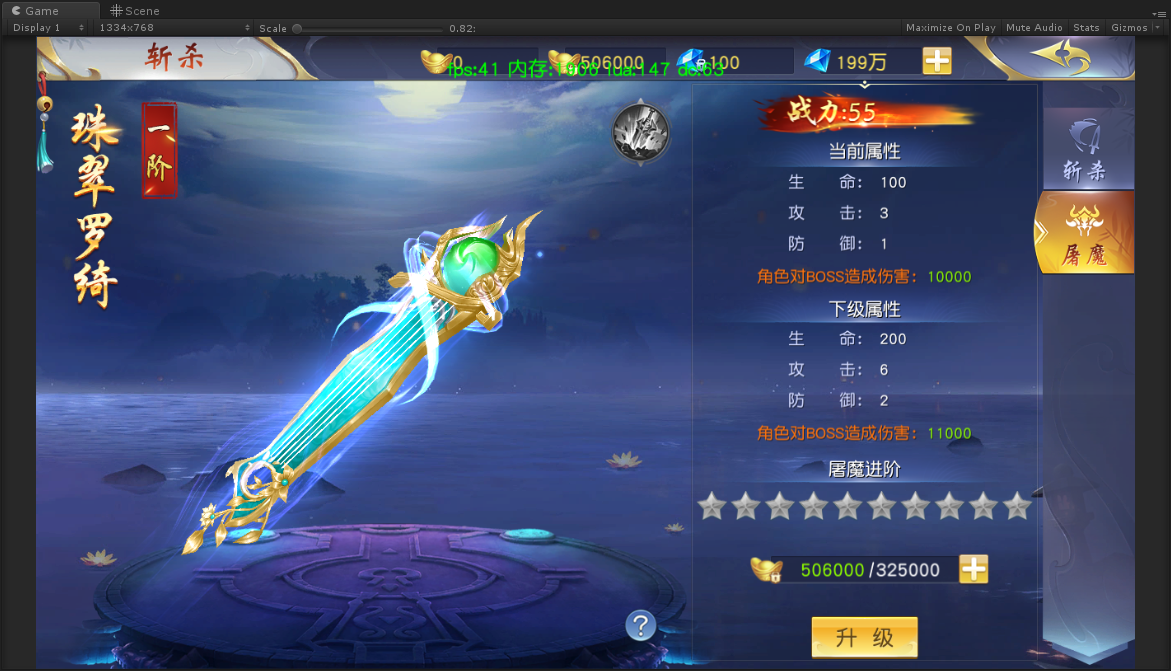
Task: Click the 升级 upgrade button
Action: (x=864, y=638)
